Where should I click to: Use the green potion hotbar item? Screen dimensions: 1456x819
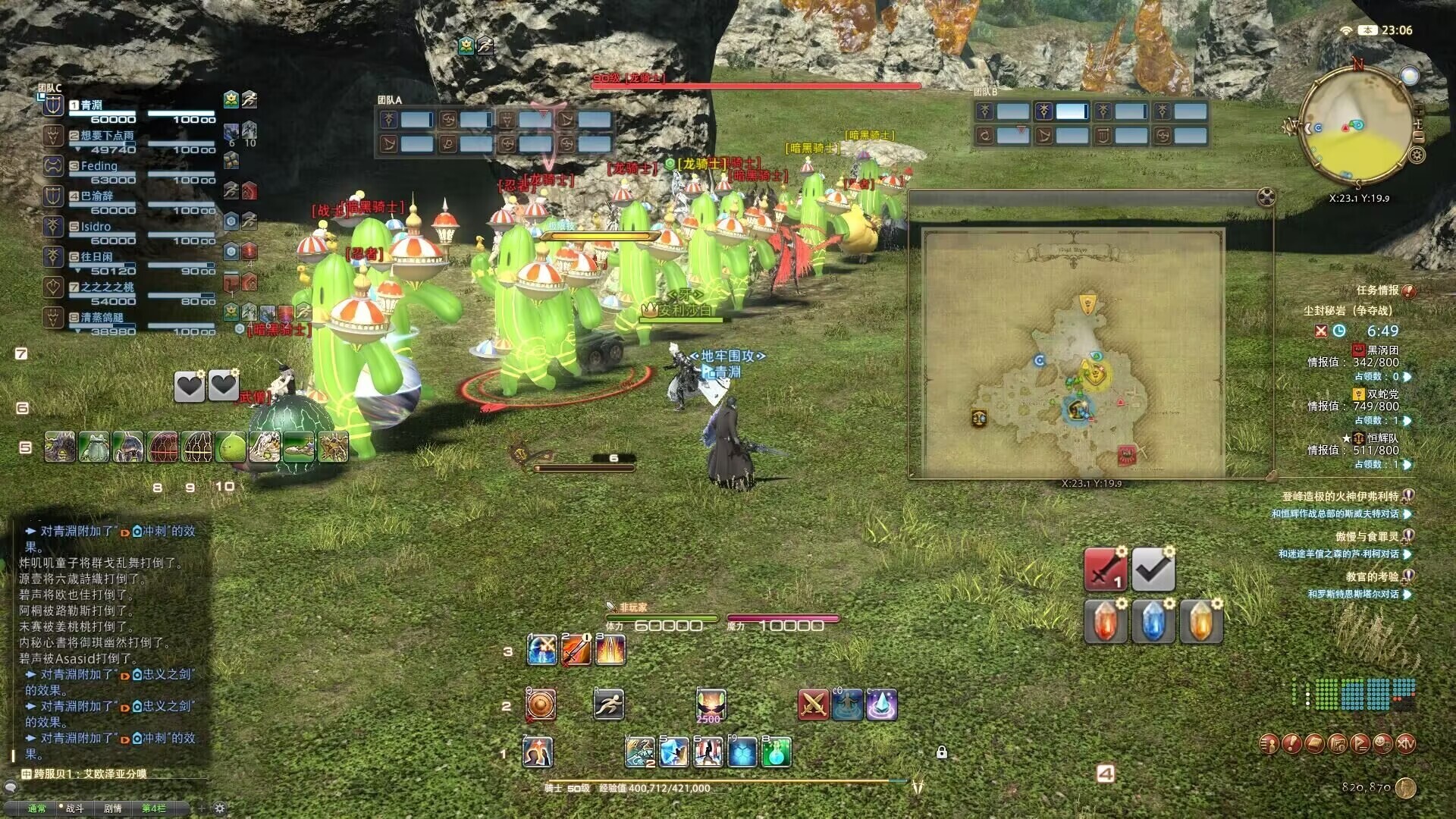coord(776,752)
